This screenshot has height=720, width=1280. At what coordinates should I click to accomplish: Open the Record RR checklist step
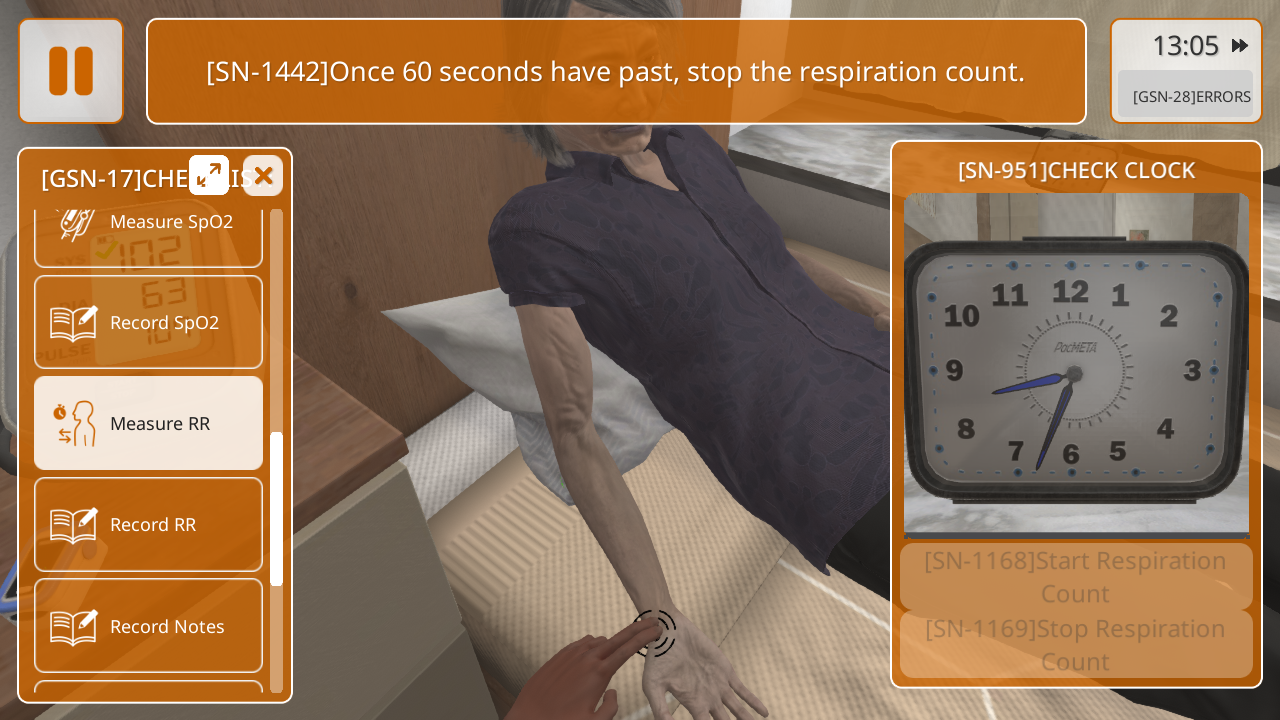click(x=148, y=524)
